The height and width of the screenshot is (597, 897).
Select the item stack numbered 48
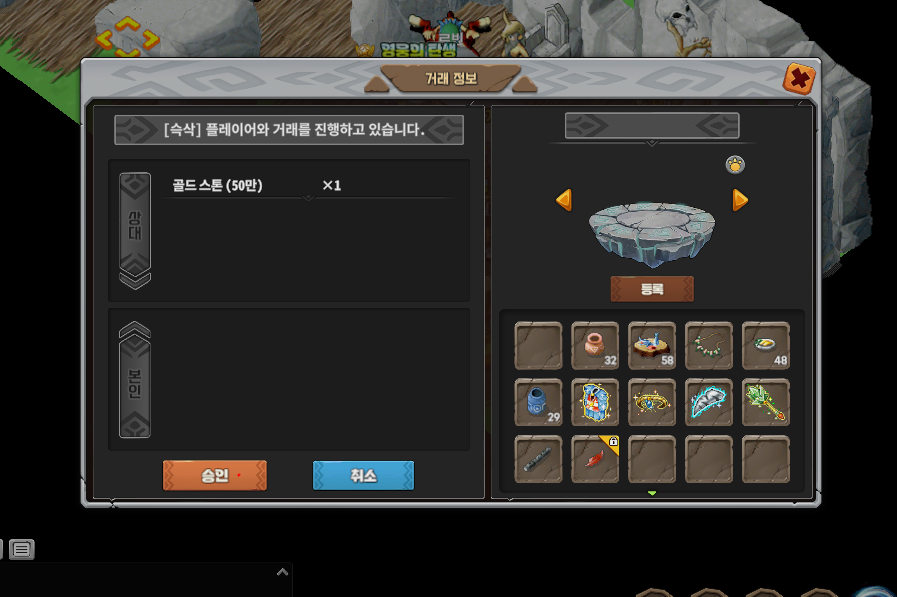coord(766,346)
